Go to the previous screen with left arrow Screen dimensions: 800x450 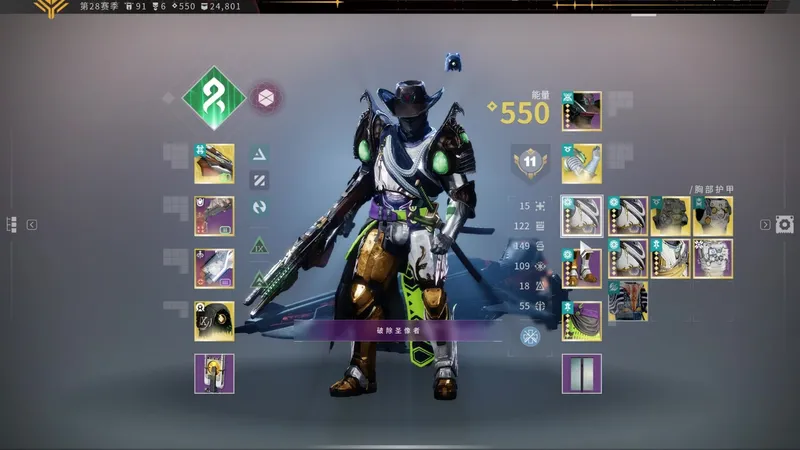32,225
